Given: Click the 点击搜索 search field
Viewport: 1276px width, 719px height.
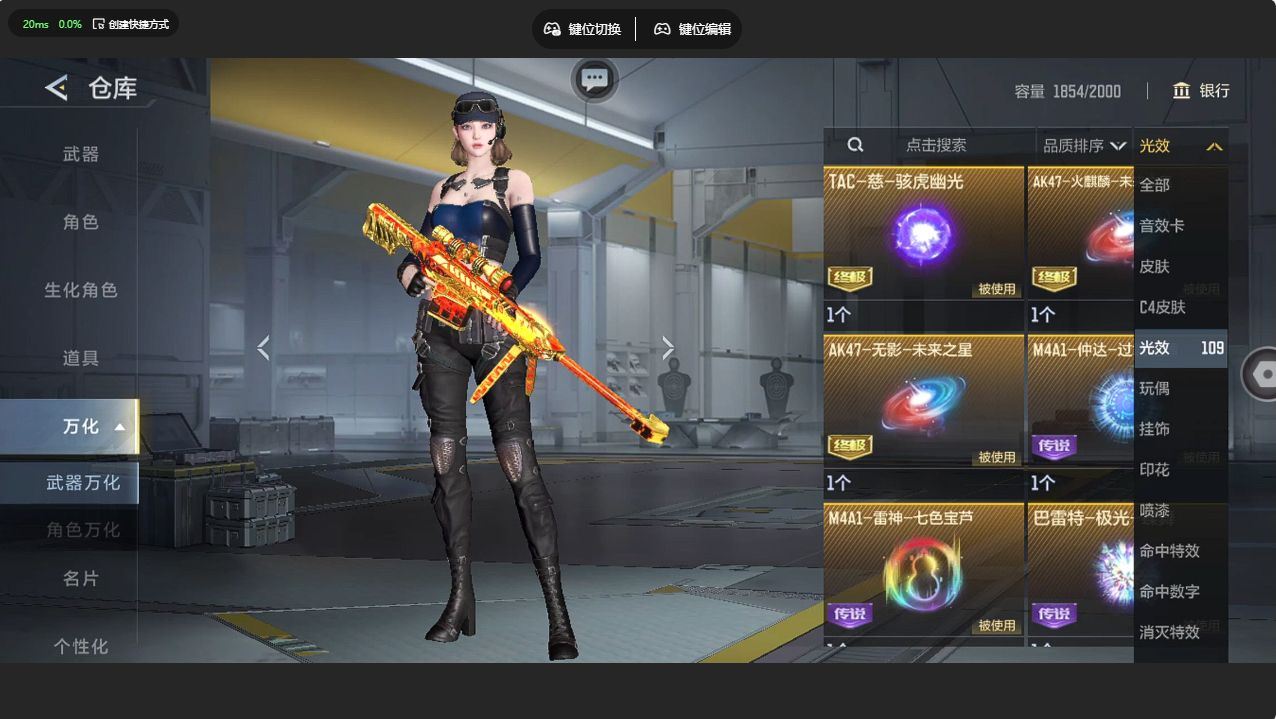Looking at the screenshot, I should [x=936, y=145].
